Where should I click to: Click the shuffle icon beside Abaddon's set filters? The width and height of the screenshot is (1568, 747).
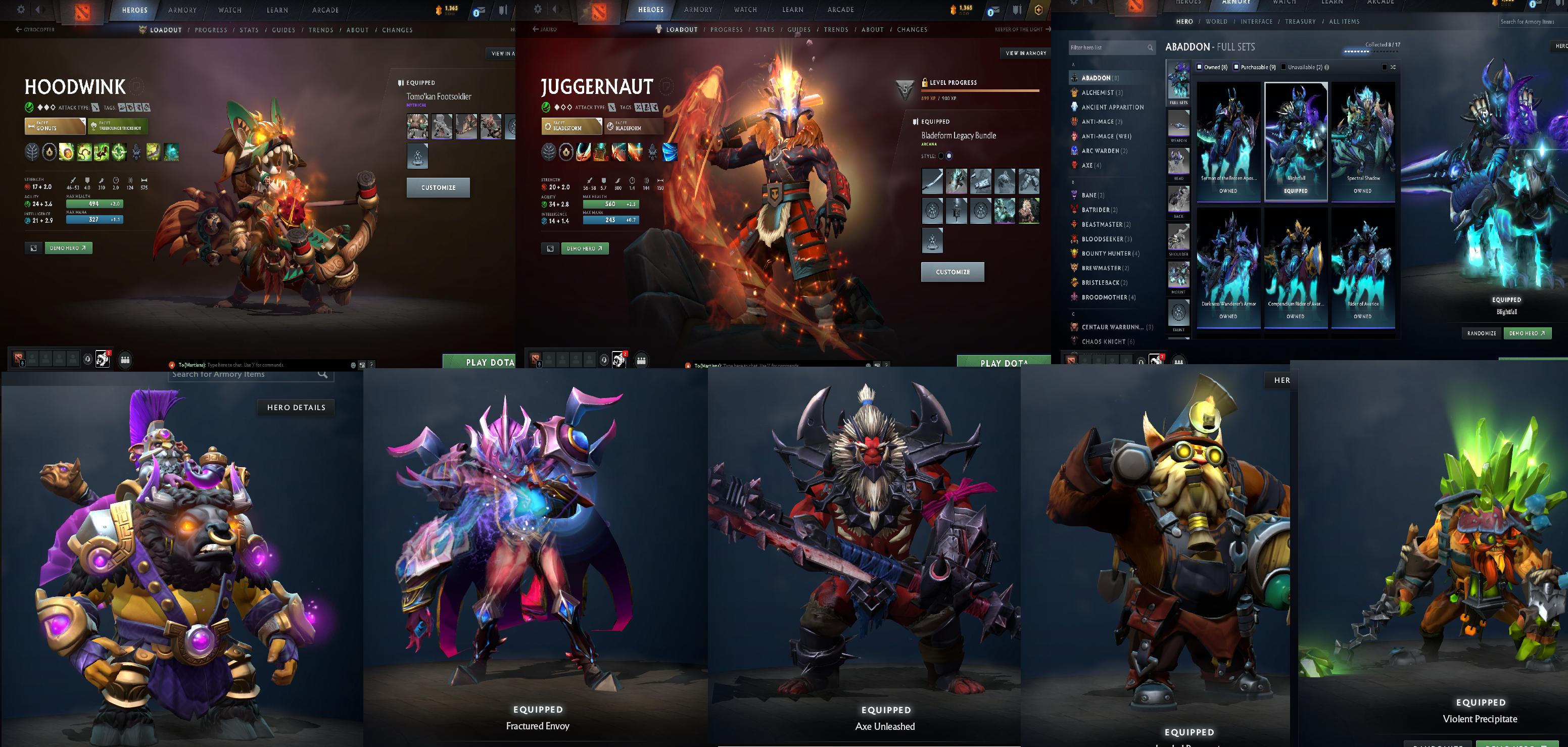point(1394,67)
